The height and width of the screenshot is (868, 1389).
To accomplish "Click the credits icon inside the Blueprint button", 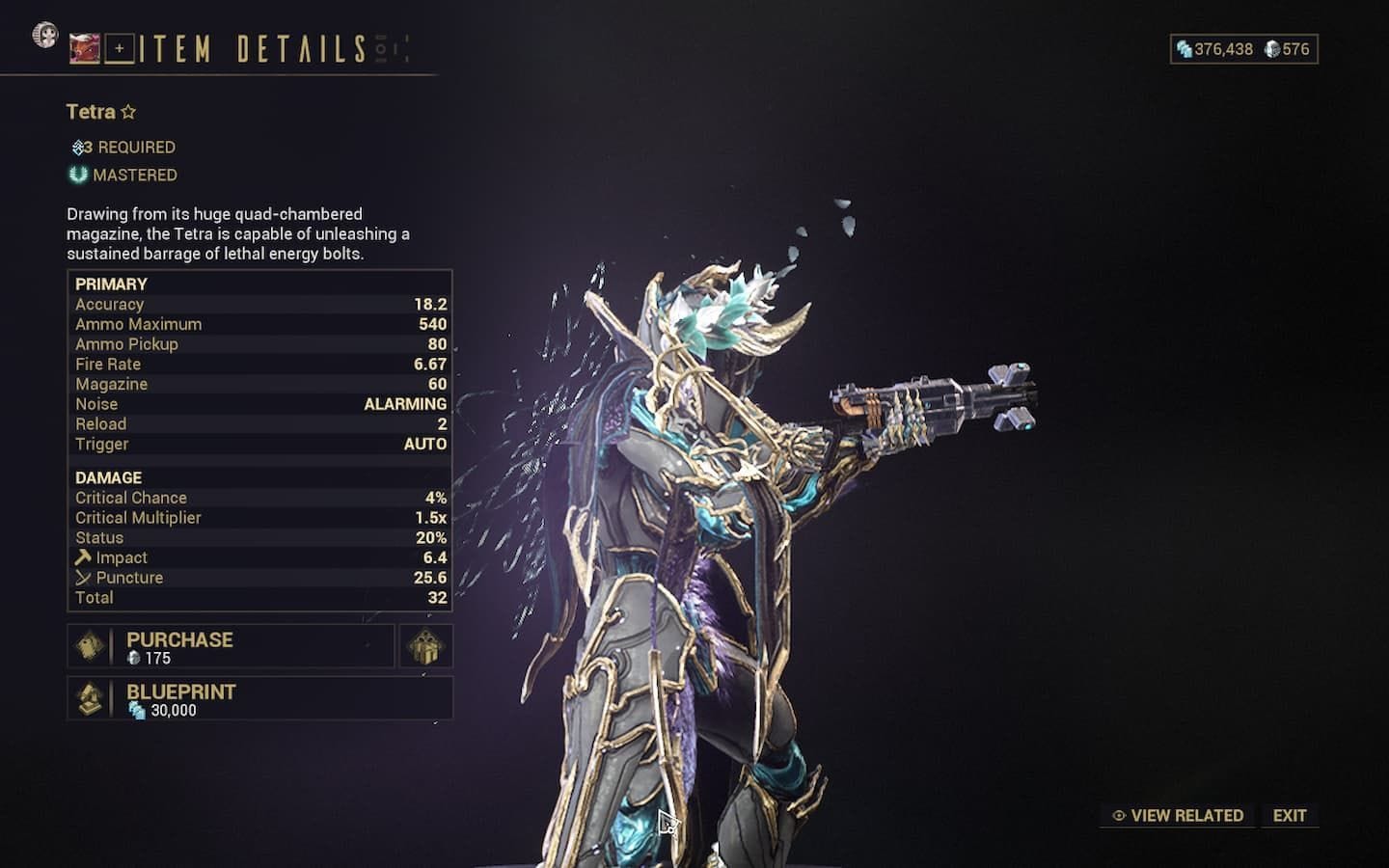I will click(138, 710).
